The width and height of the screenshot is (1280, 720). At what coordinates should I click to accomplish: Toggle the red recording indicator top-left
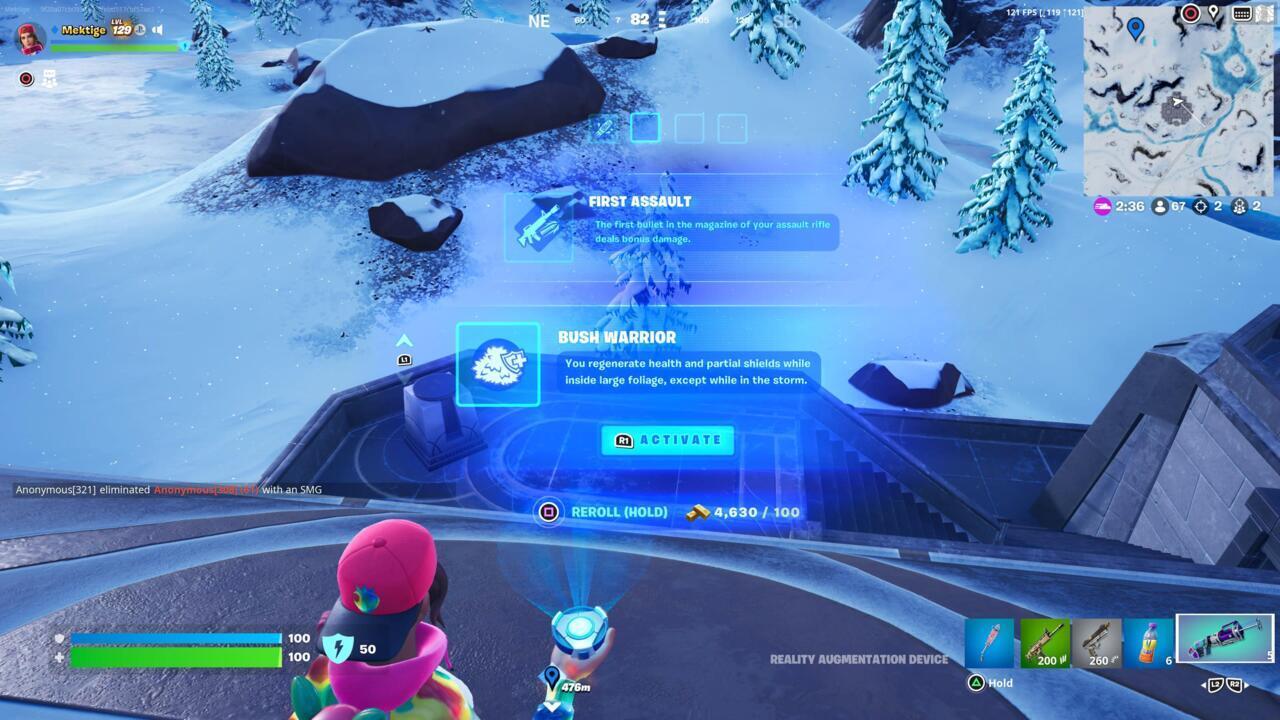pyautogui.click(x=26, y=79)
